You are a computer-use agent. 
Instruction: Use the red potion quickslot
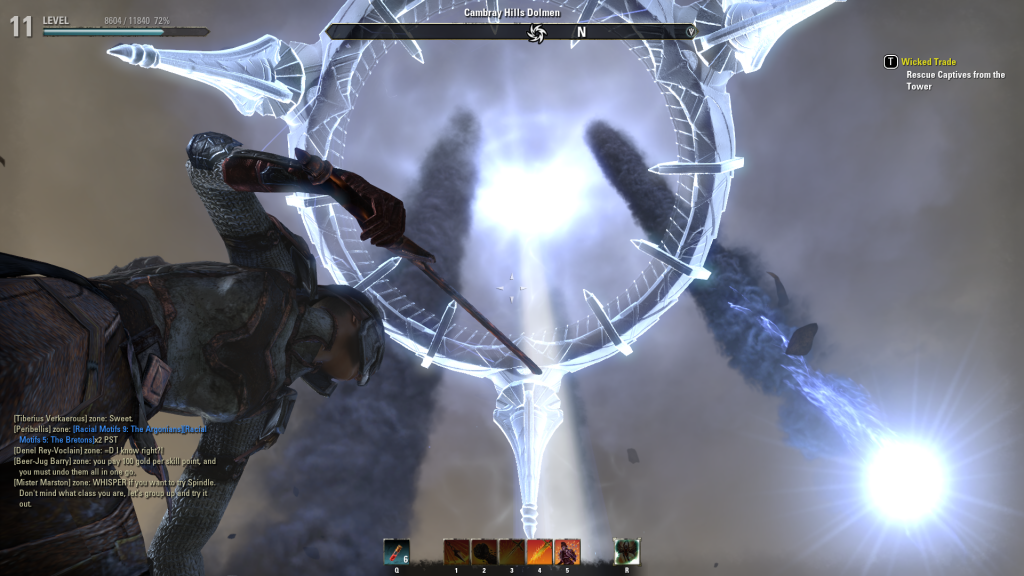coord(396,551)
